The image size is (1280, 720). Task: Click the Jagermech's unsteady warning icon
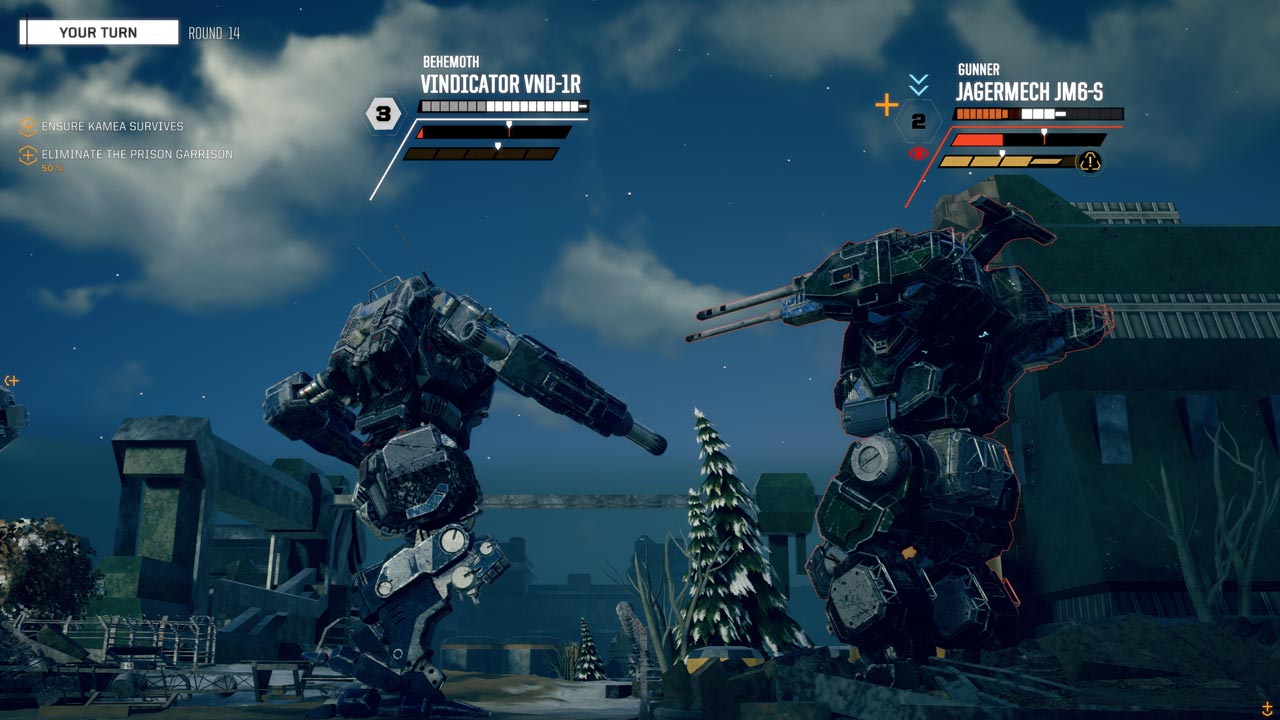coord(1089,162)
